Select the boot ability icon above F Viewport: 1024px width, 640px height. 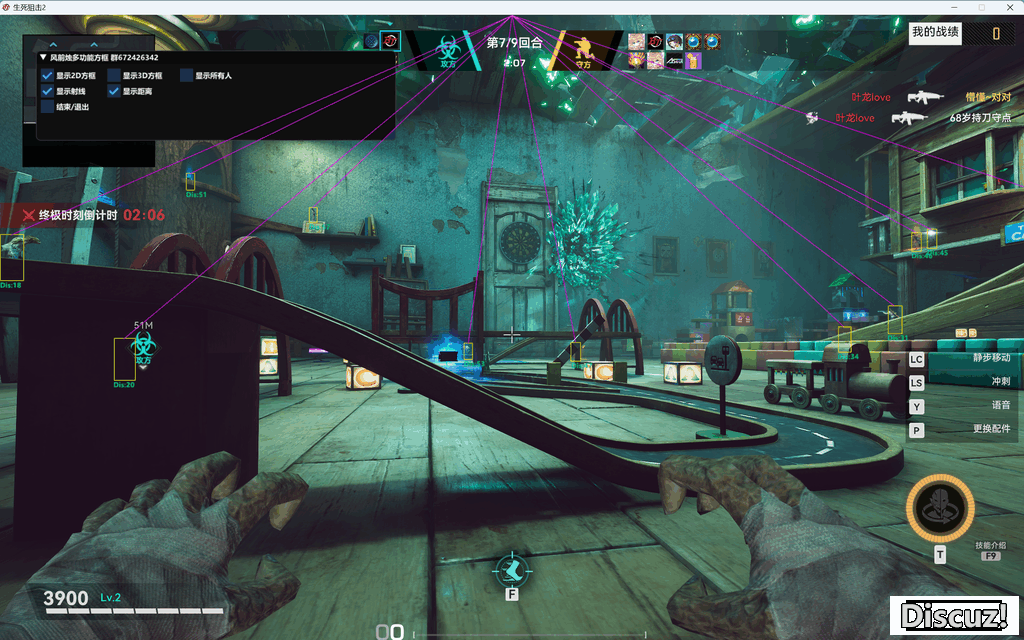(x=511, y=569)
